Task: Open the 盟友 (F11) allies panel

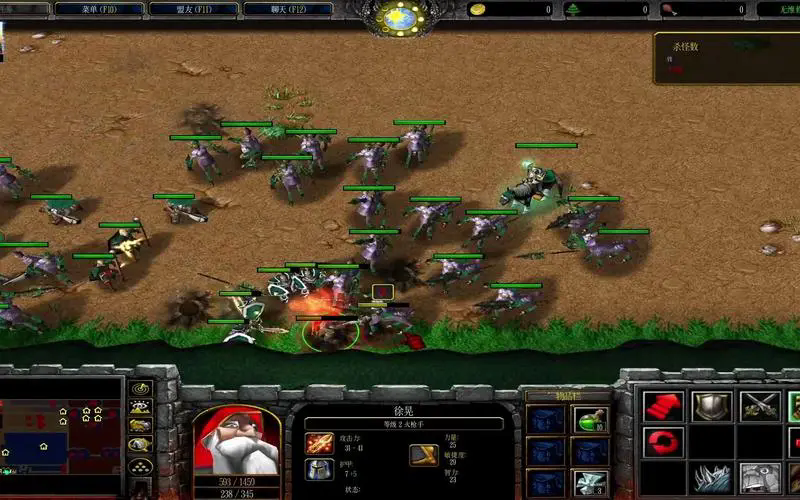Action: (x=192, y=9)
